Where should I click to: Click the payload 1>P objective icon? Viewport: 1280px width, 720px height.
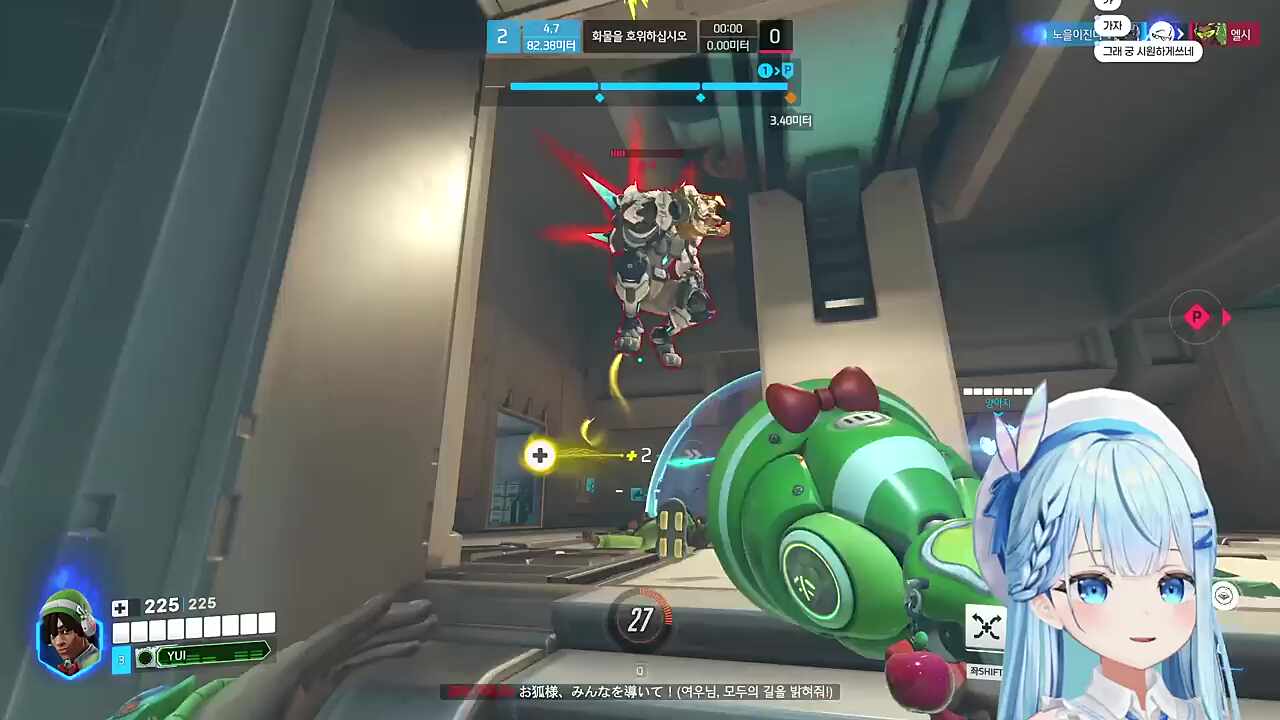coord(778,71)
